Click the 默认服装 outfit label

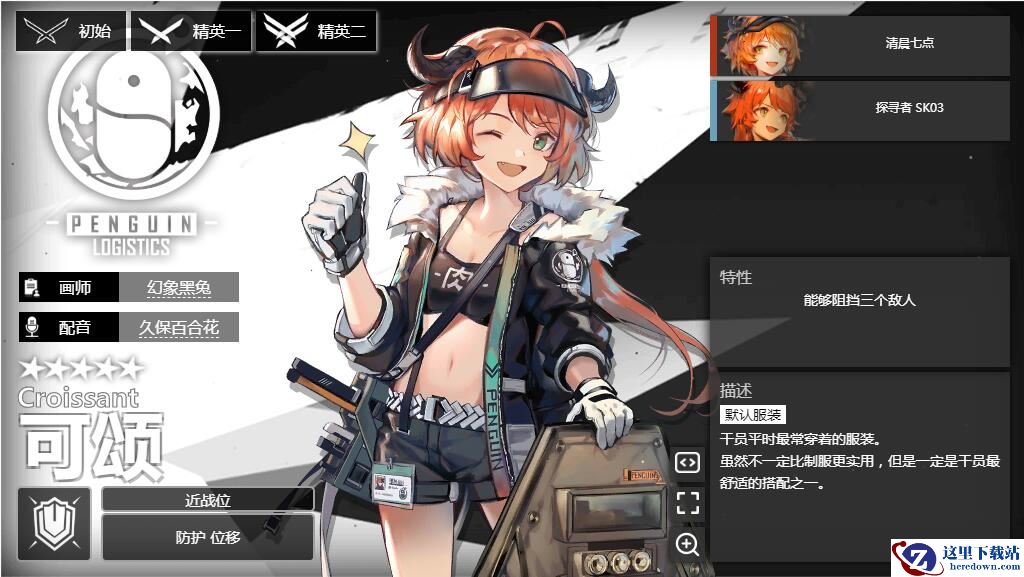753,415
